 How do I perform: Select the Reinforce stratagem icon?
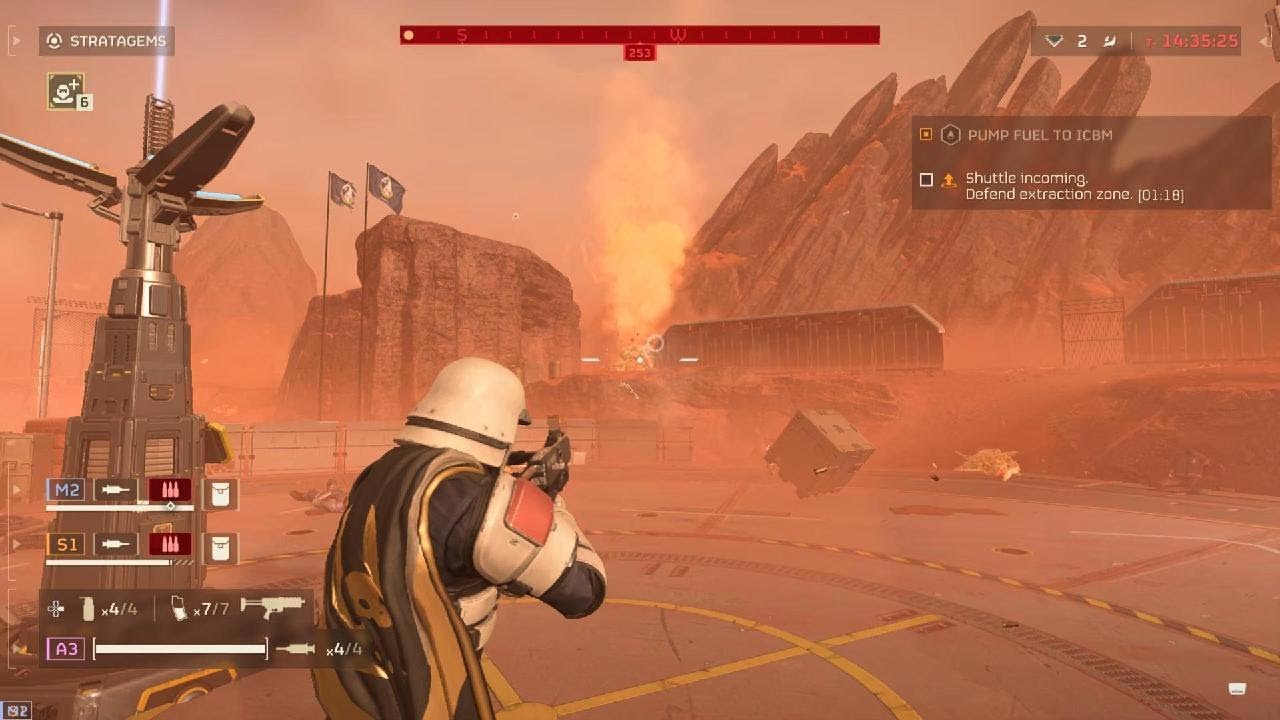66,91
